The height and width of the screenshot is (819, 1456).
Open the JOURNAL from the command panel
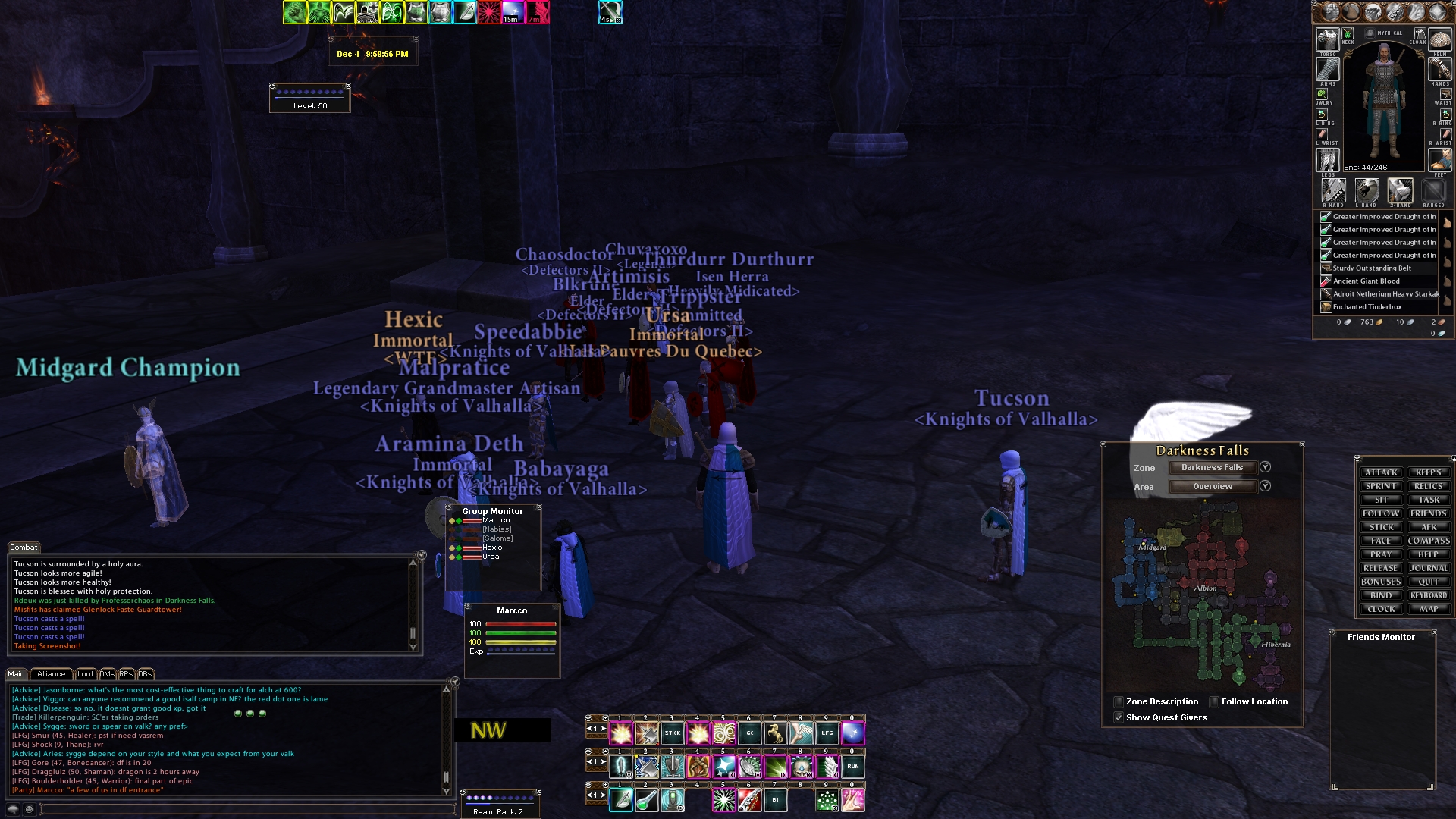point(1429,568)
